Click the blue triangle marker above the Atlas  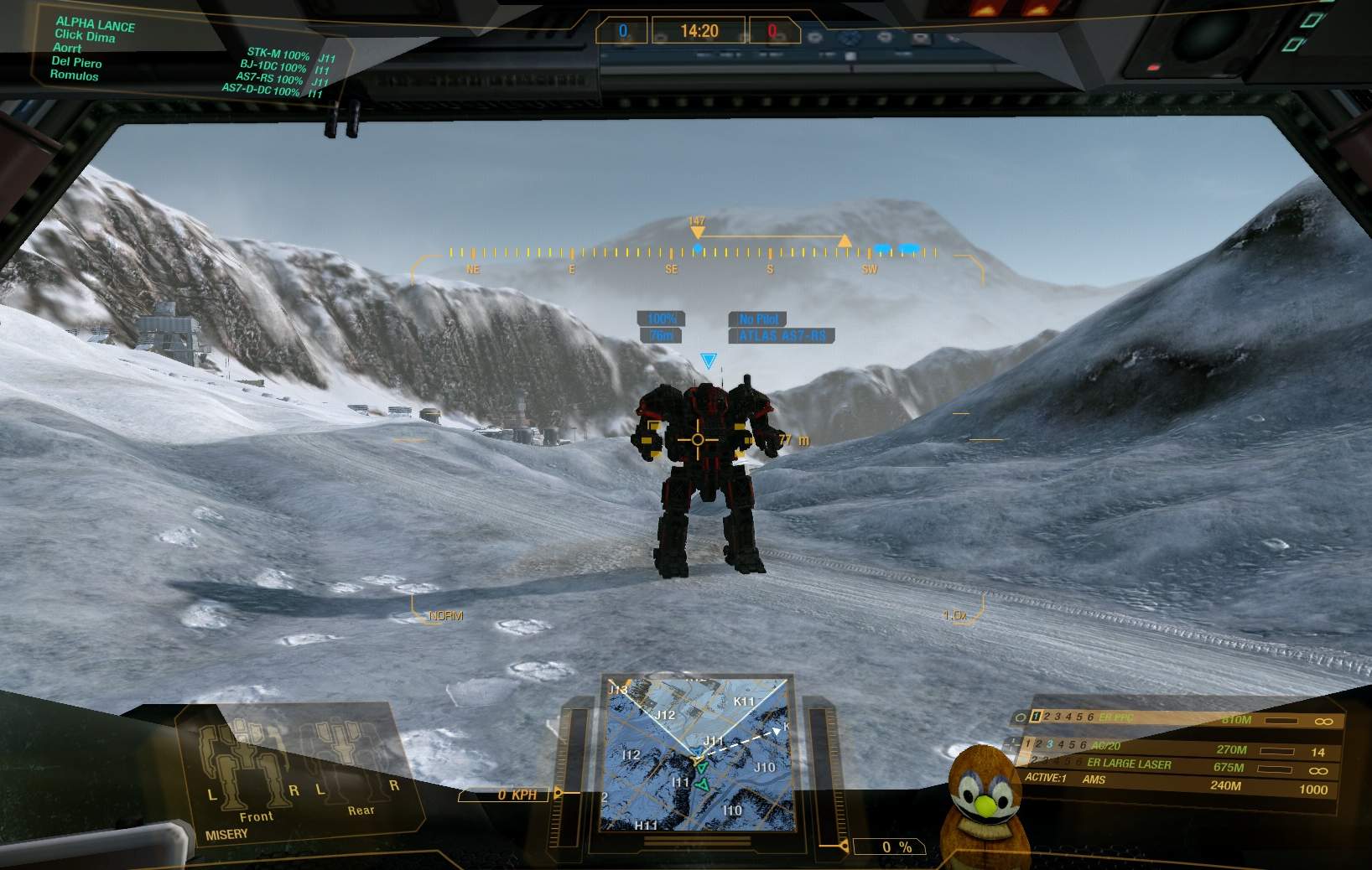click(x=709, y=360)
